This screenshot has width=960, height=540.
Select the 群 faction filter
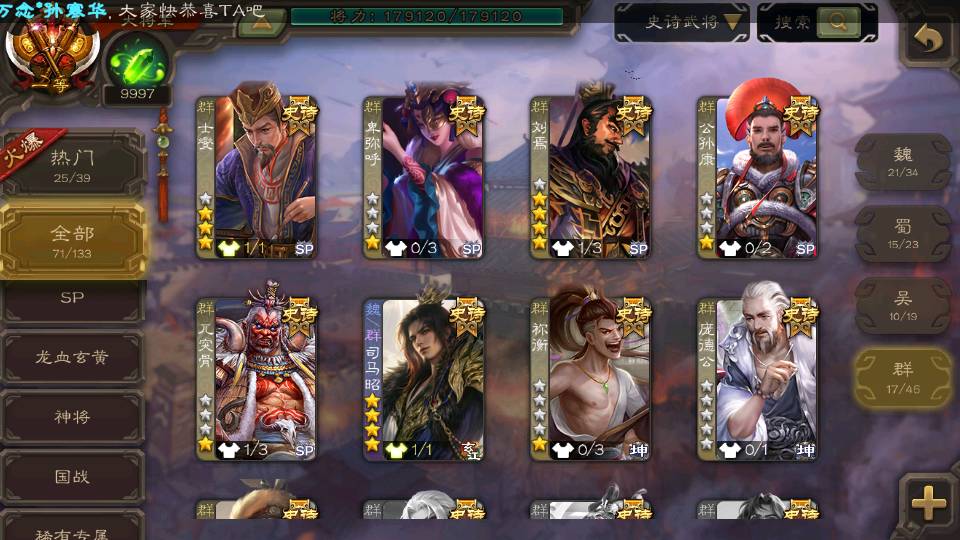click(x=903, y=377)
